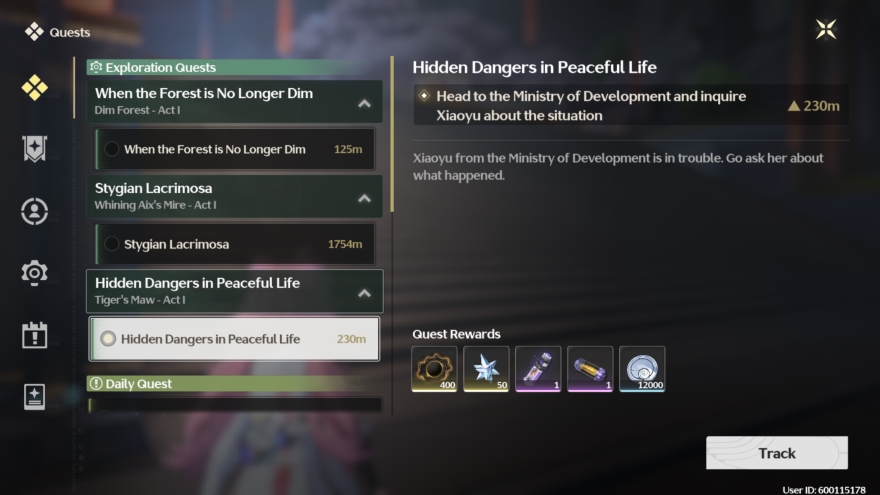View the star reward icon worth 50
880x495 pixels.
(486, 369)
